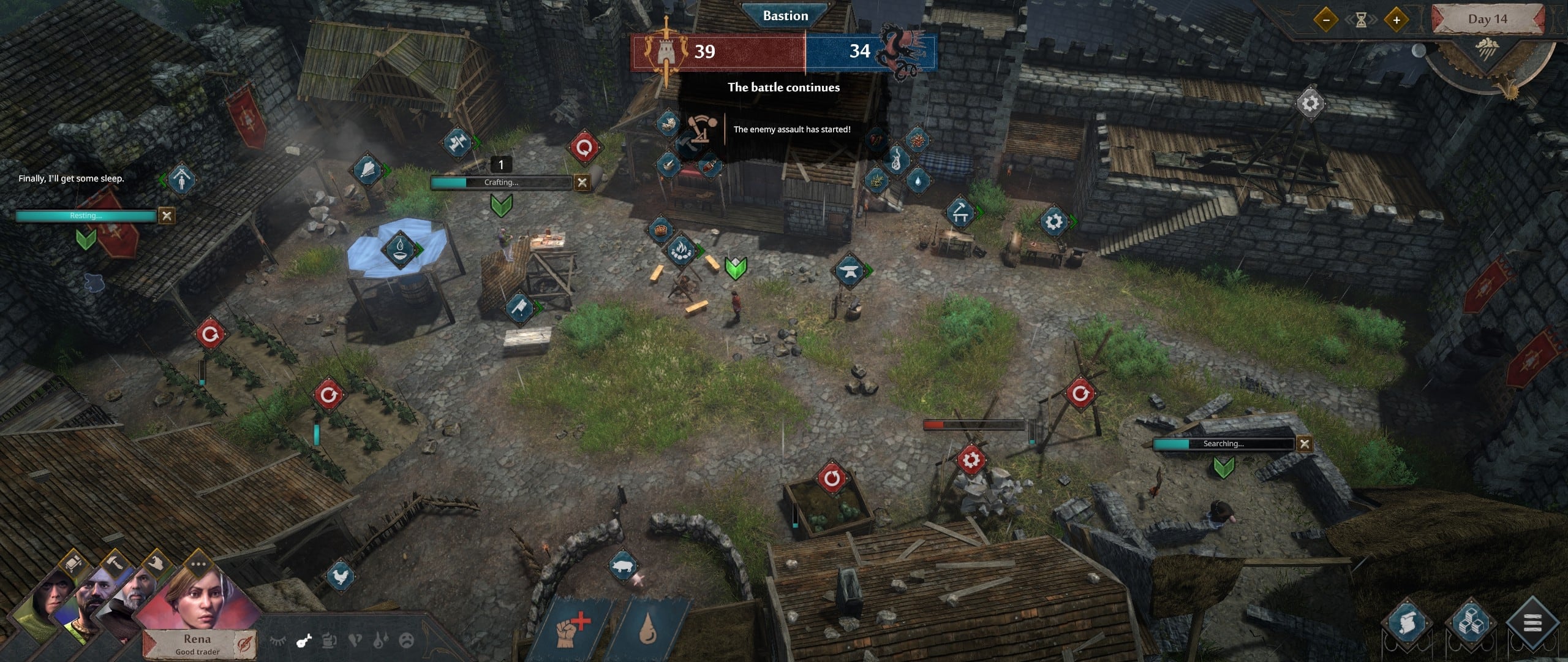This screenshot has height=662, width=1568.
Task: Select the hooded character in green portrait
Action: click(x=49, y=598)
